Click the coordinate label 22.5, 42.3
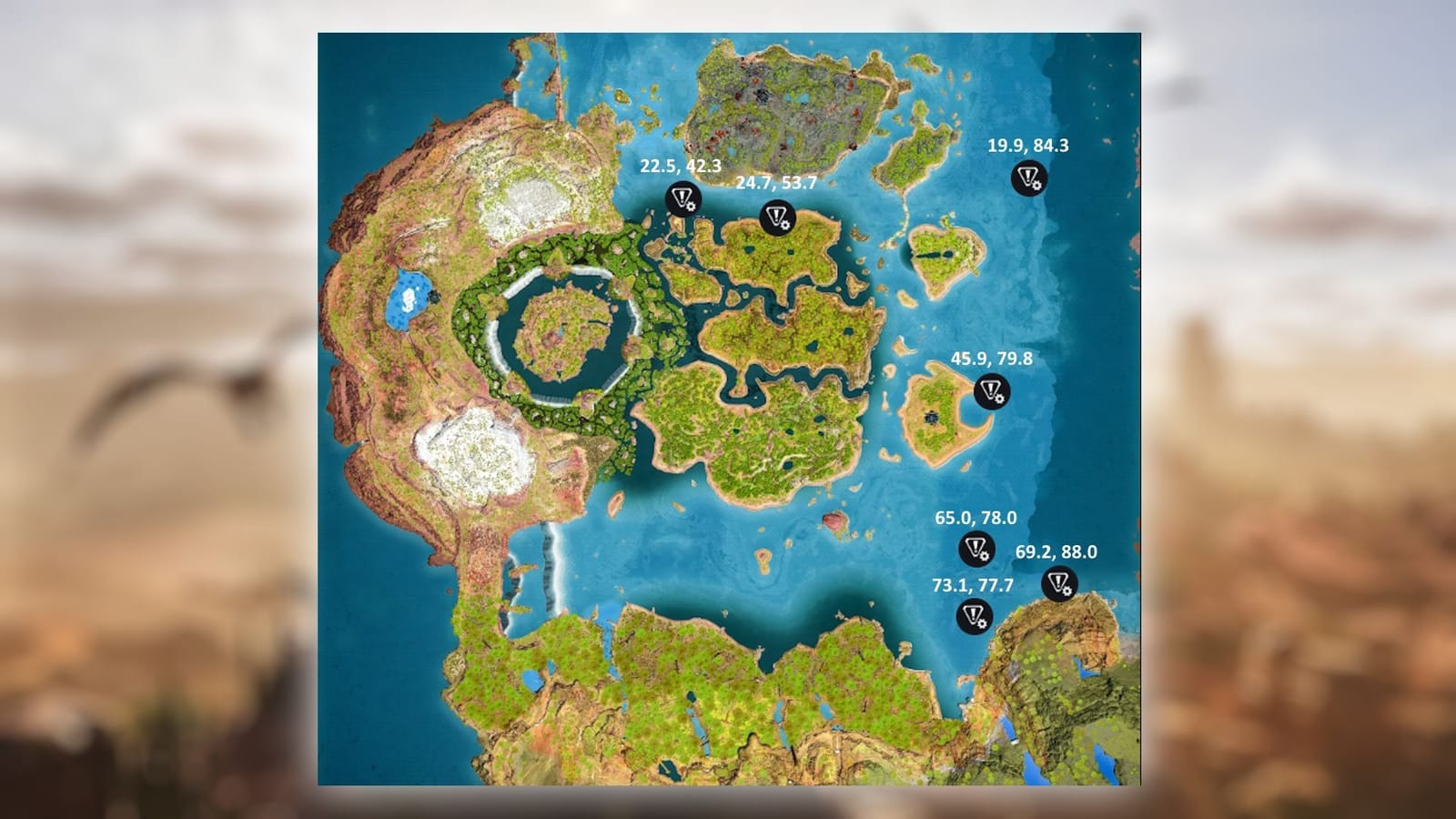The height and width of the screenshot is (819, 1456). click(x=680, y=167)
